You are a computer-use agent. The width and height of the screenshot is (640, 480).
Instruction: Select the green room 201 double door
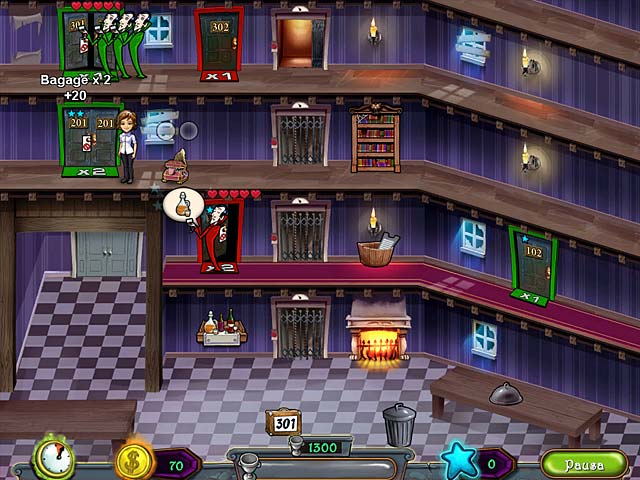click(89, 135)
